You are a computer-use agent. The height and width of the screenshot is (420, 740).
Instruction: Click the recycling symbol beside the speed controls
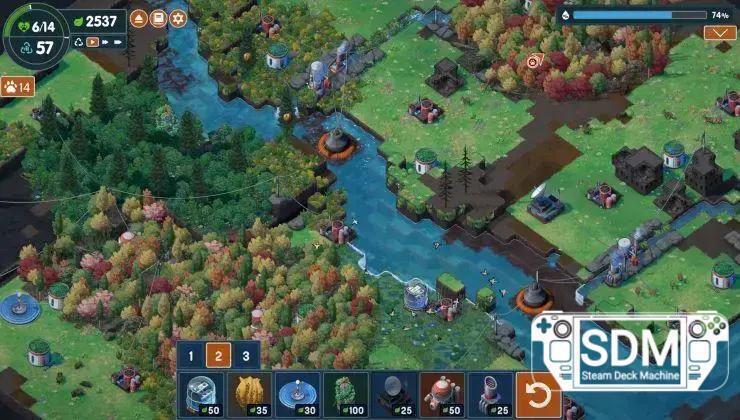click(76, 42)
